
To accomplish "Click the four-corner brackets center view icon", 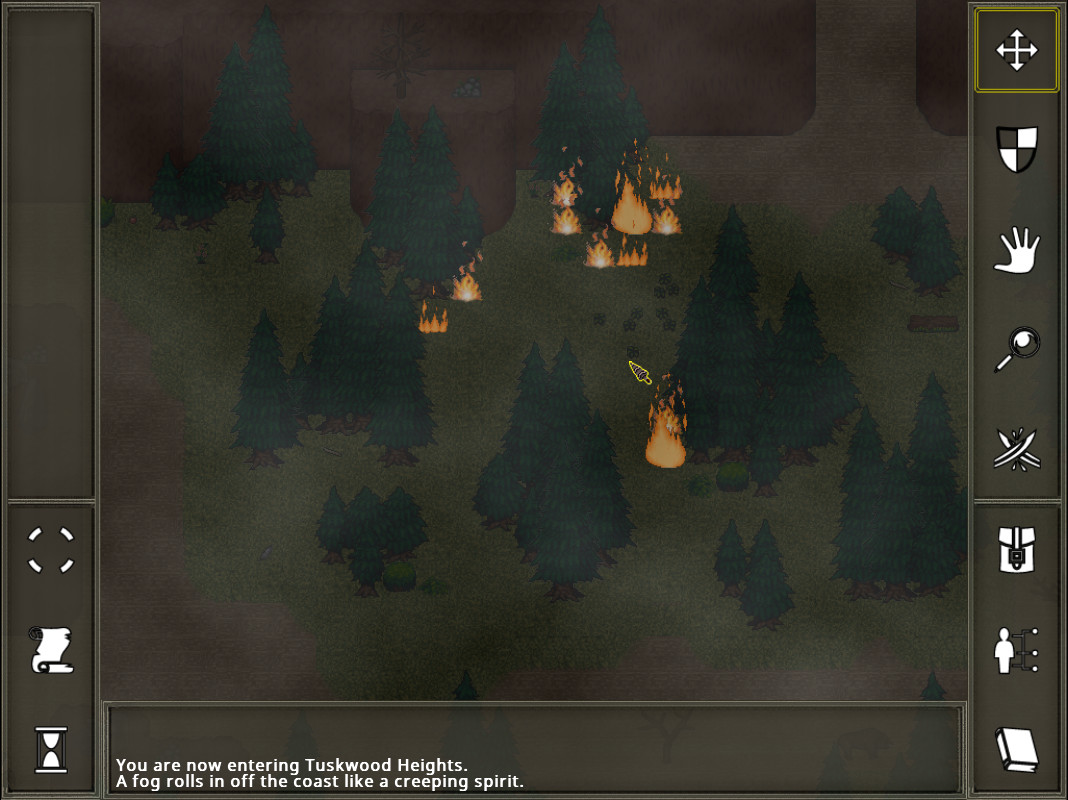I will pyautogui.click(x=51, y=550).
